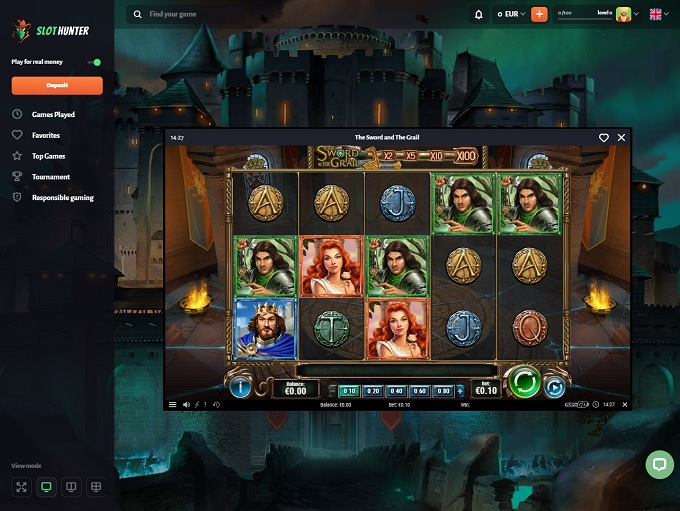
Task: Go to the Tournament section
Action: point(51,177)
